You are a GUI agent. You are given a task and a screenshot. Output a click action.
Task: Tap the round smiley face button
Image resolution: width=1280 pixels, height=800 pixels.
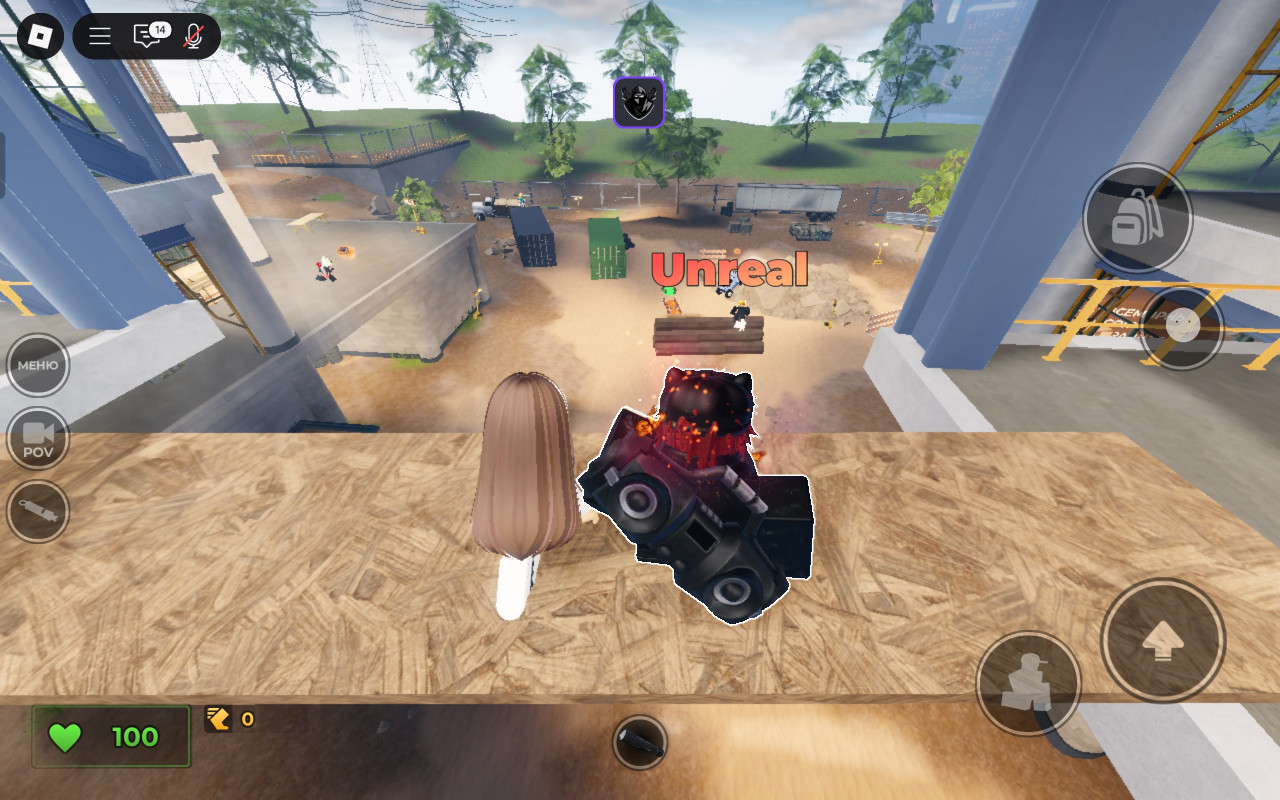1182,328
